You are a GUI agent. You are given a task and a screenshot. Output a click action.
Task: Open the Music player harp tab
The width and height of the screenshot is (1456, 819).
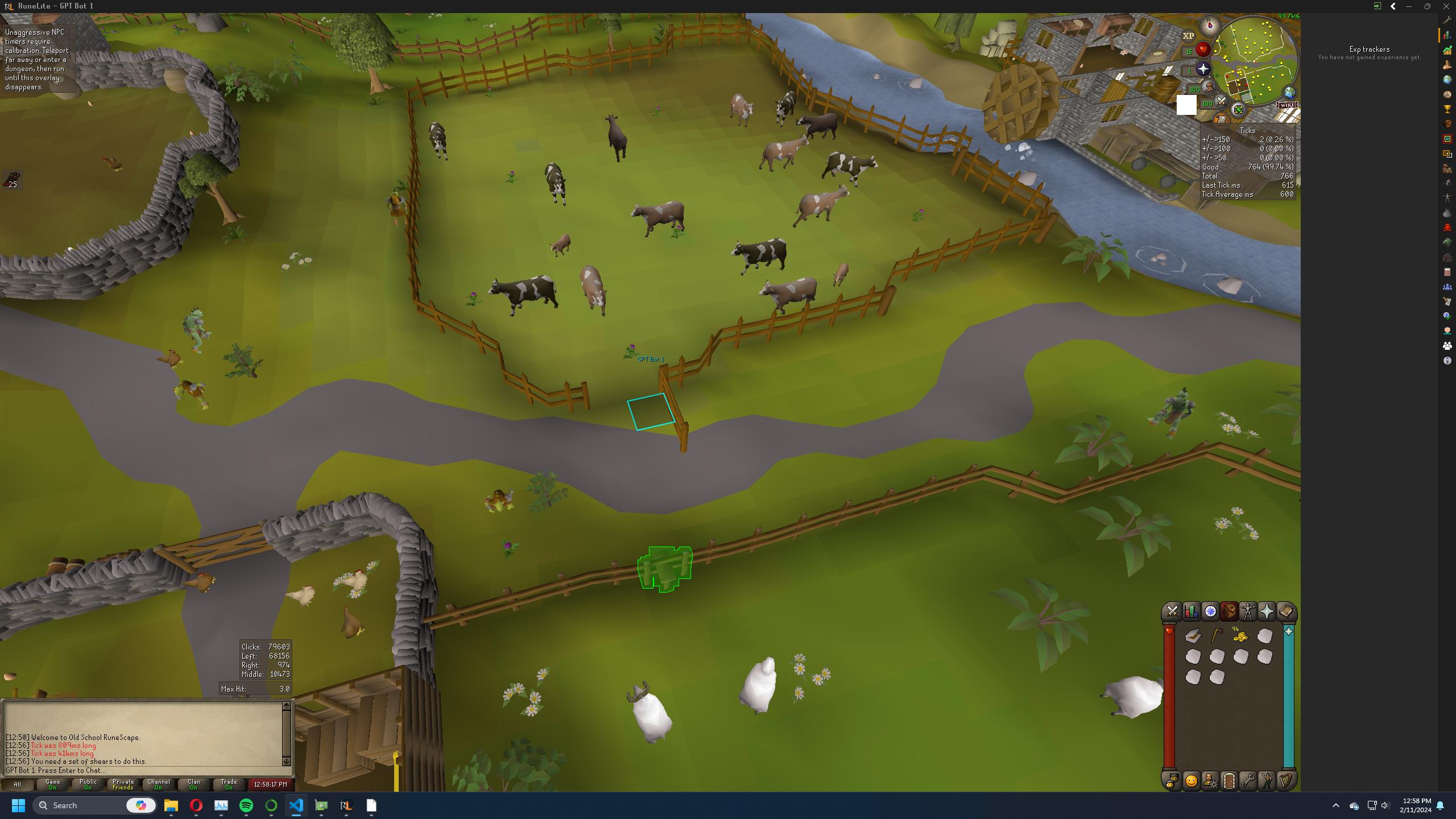click(x=1285, y=781)
